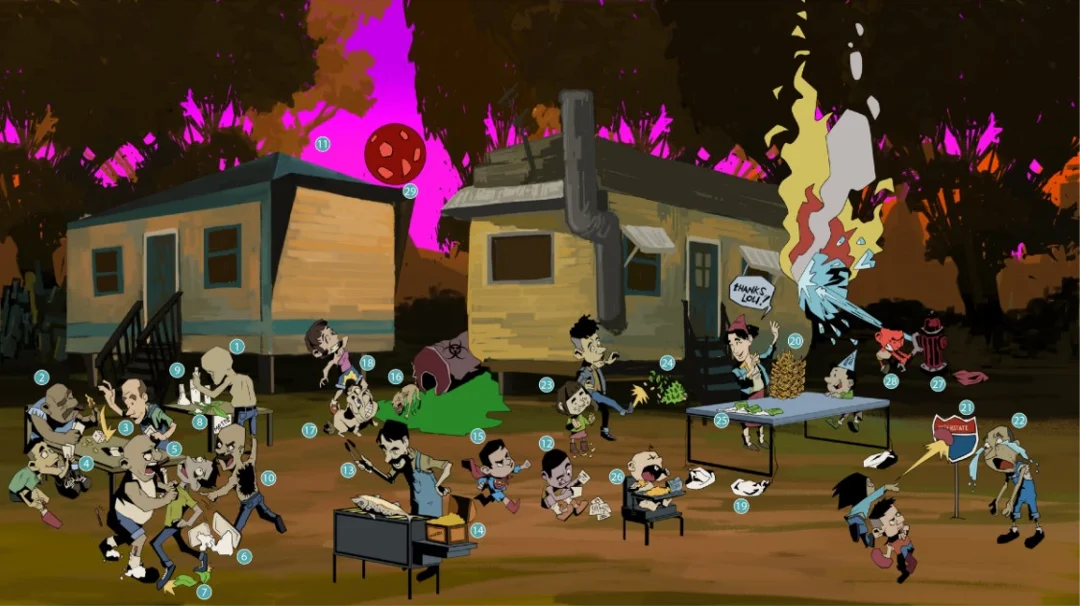1080x606 pixels.
Task: Choose marker number 15
Action: coord(477,436)
